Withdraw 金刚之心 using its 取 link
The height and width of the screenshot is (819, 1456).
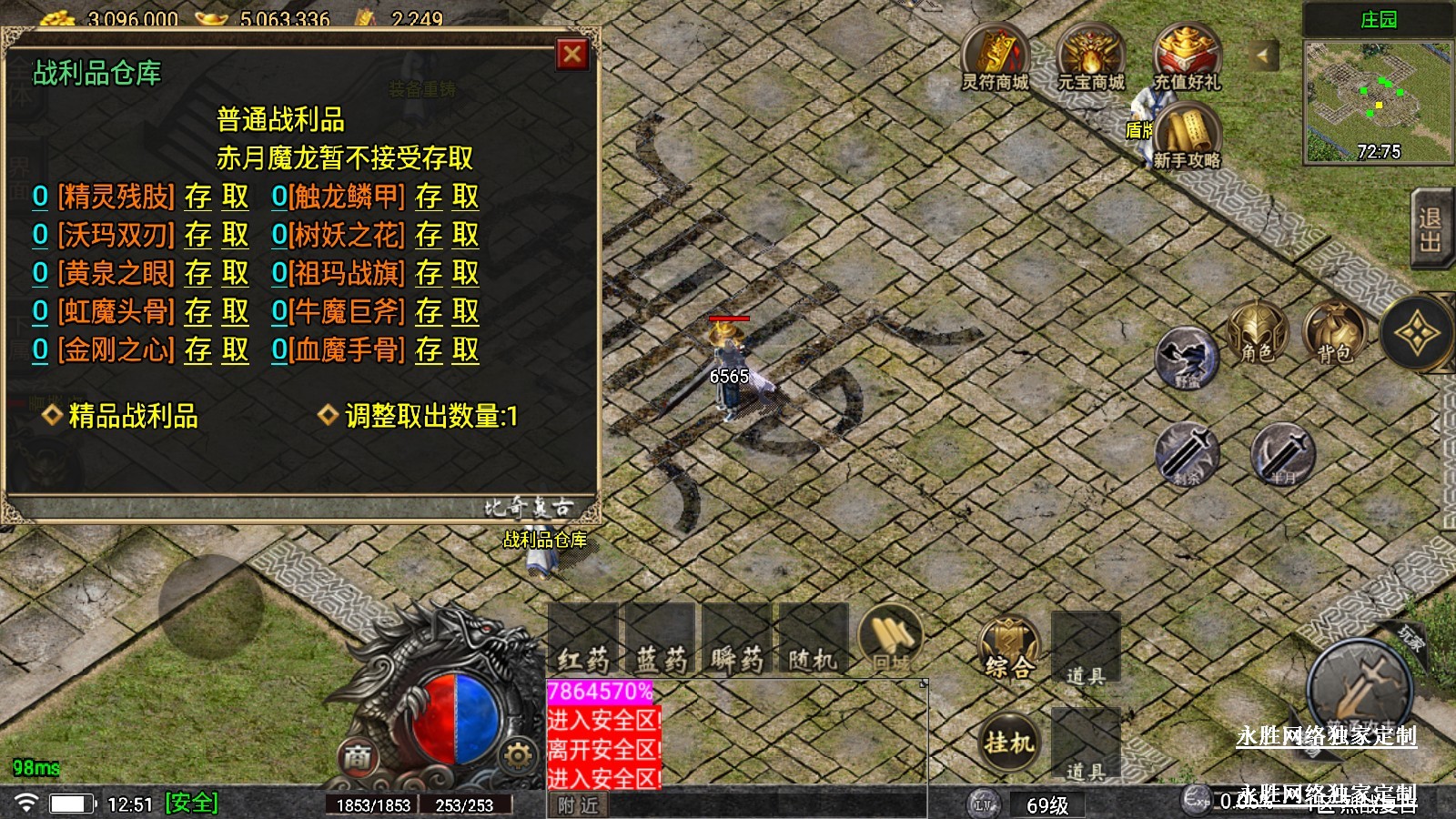pyautogui.click(x=235, y=350)
